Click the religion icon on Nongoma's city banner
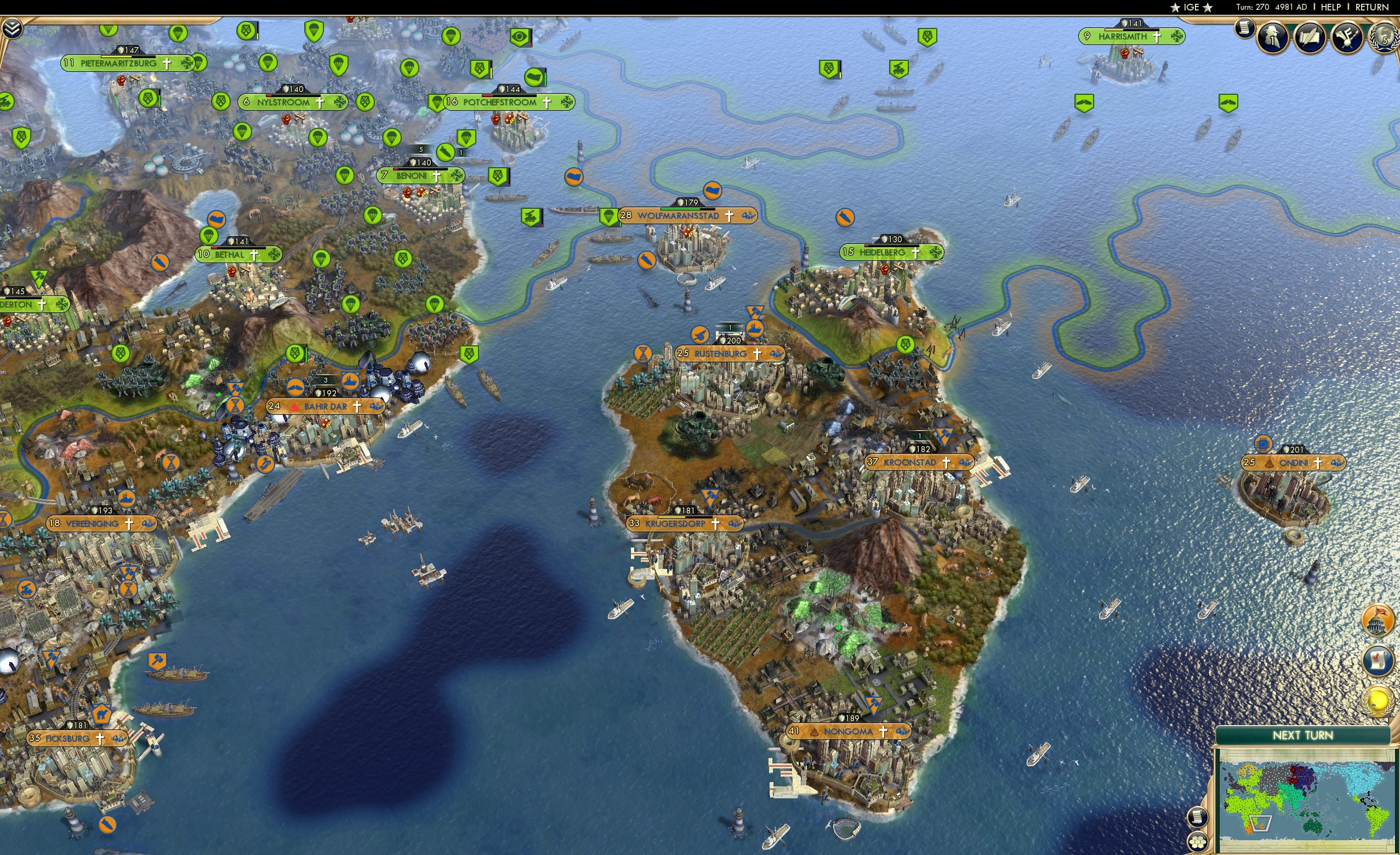The width and height of the screenshot is (1400, 855). (884, 732)
